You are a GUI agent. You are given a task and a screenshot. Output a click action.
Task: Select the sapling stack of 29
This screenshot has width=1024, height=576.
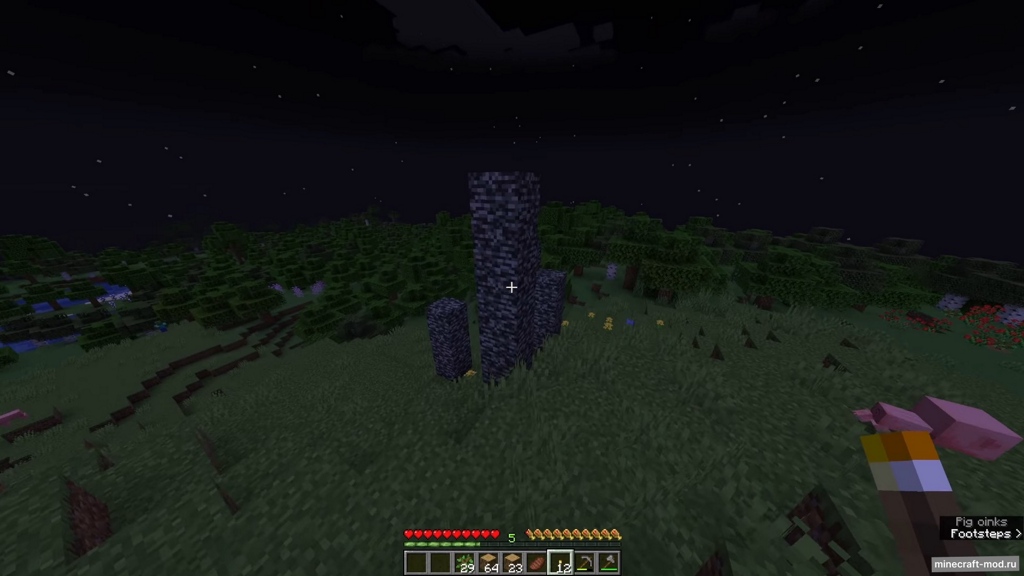click(464, 563)
